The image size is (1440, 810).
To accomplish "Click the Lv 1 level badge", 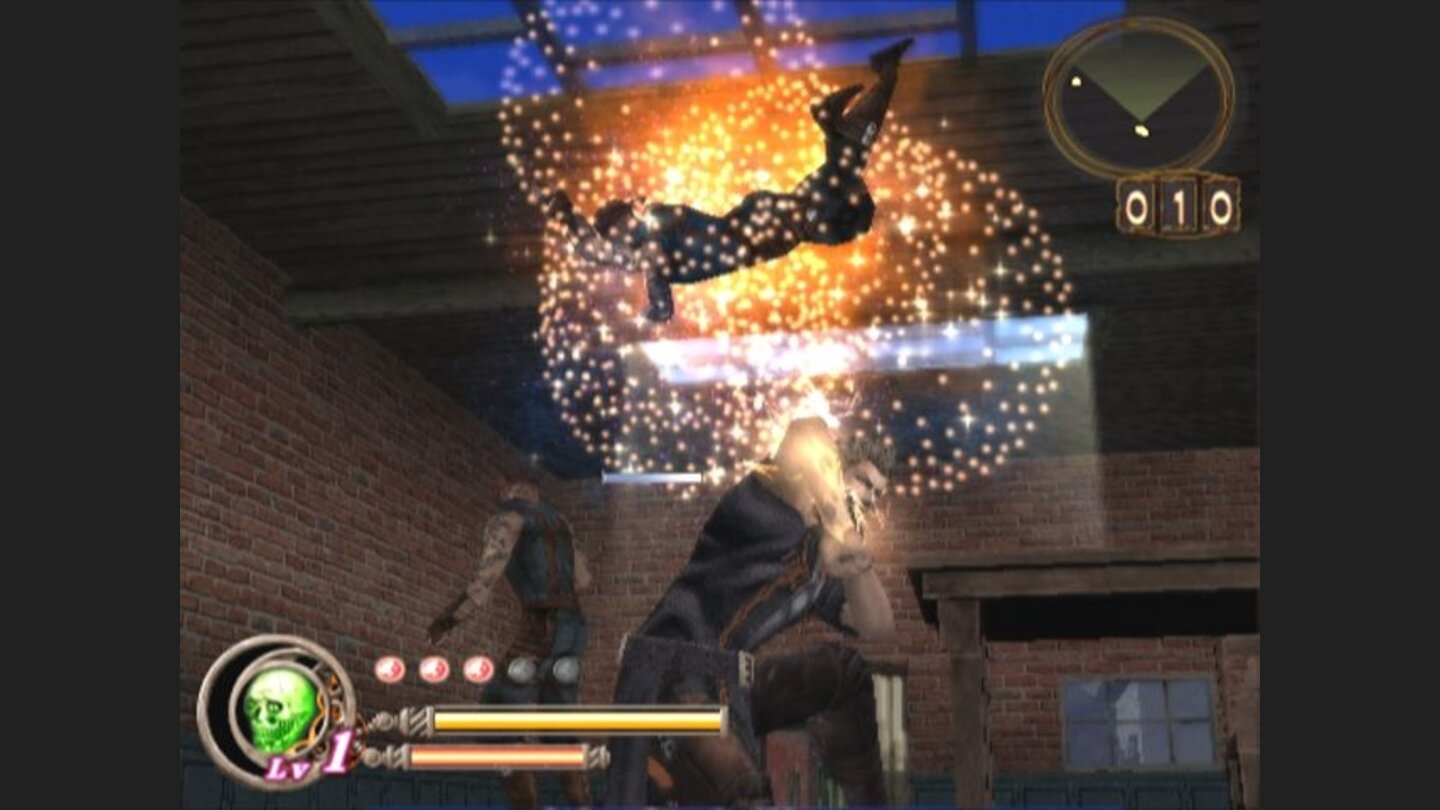I will pyautogui.click(x=310, y=760).
